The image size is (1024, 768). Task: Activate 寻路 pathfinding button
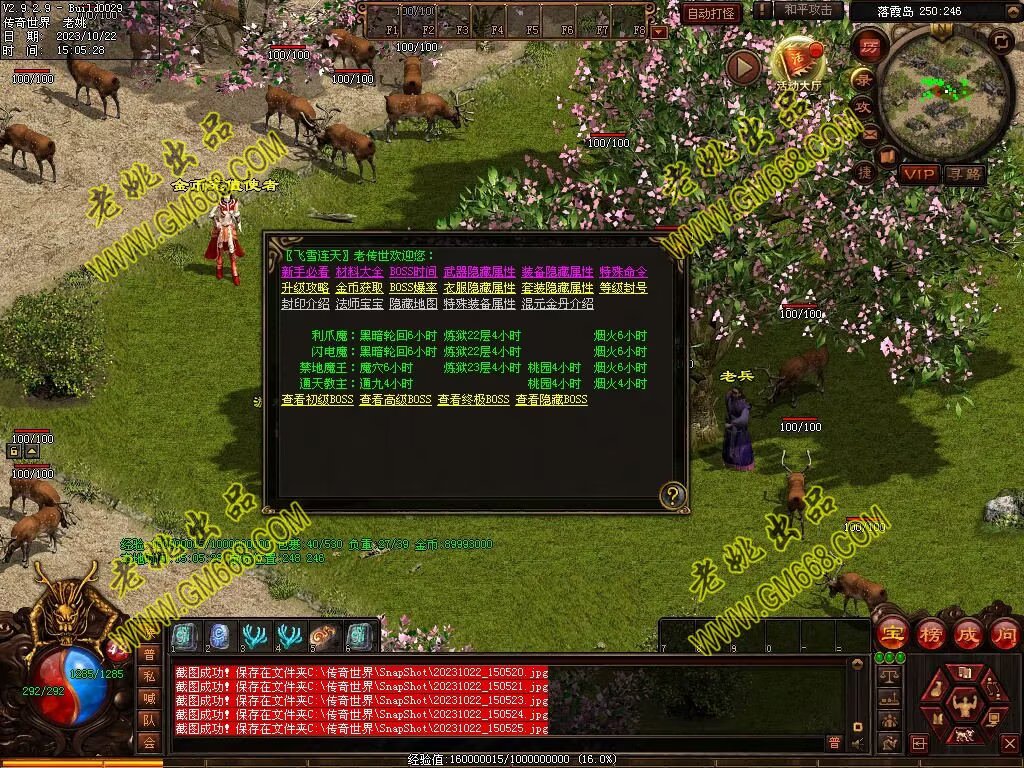(965, 174)
